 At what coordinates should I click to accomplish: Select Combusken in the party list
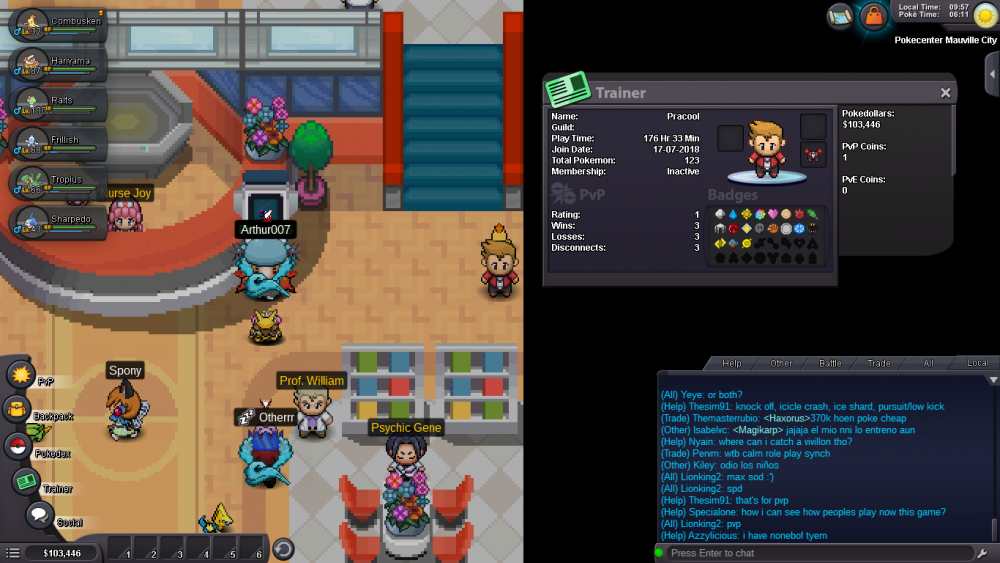(55, 24)
